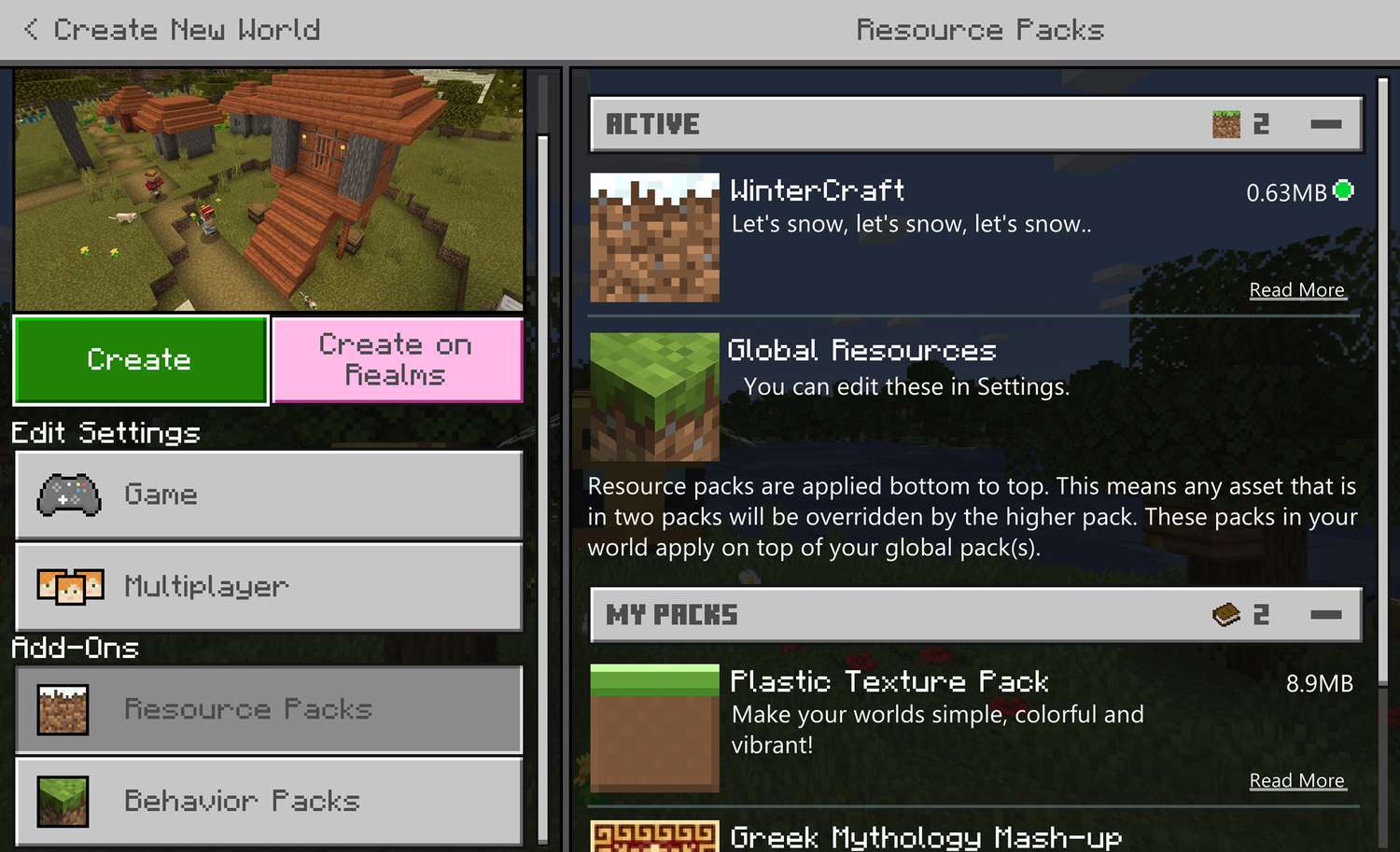Click the dirt block icon in the ACTIVE header
This screenshot has width=1400, height=852.
tap(1223, 122)
